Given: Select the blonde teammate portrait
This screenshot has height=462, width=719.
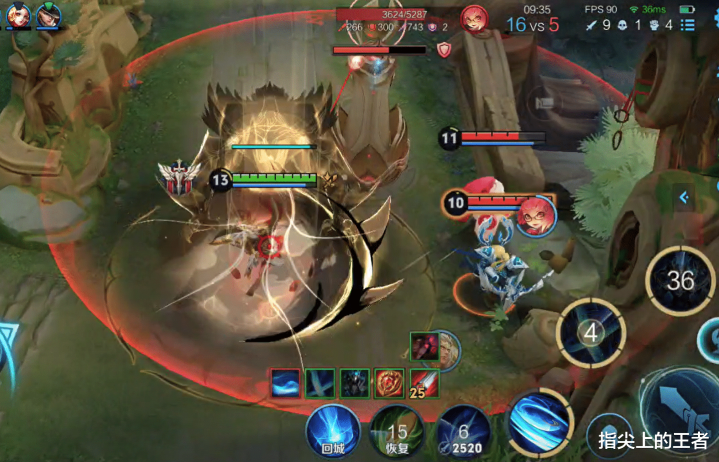Looking at the screenshot, I should point(19,14).
